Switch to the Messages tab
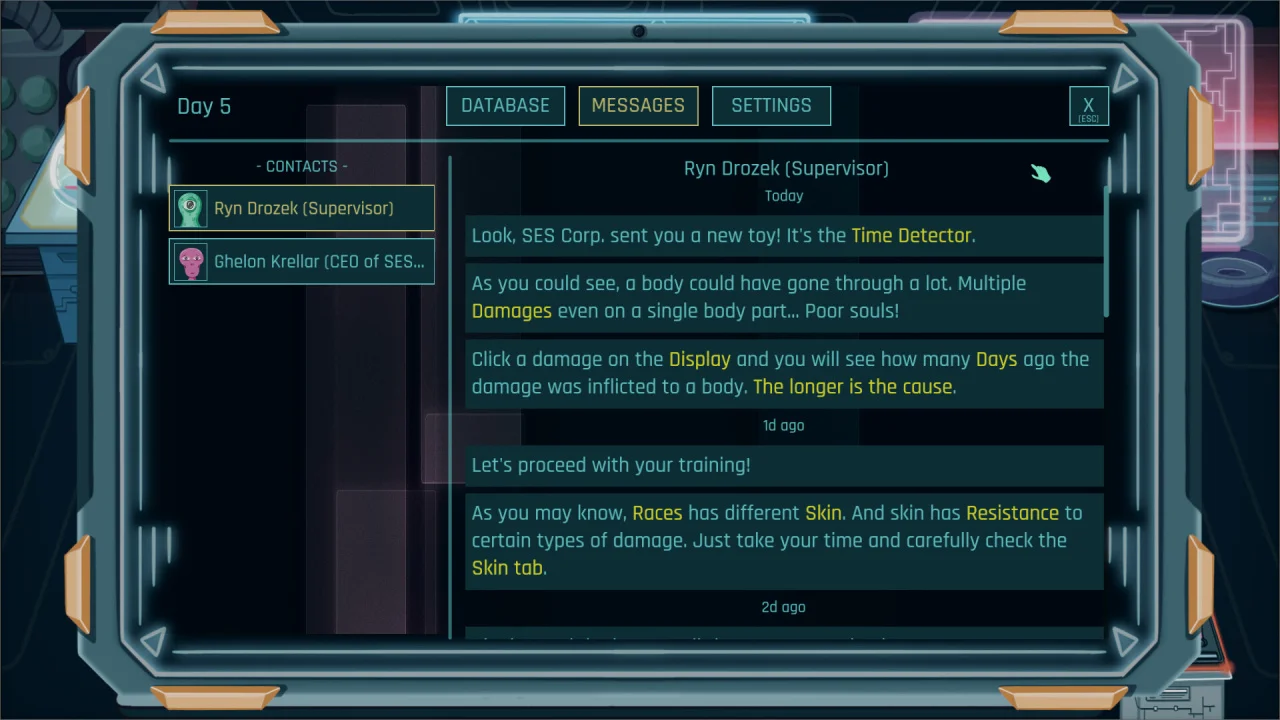The height and width of the screenshot is (720, 1280). [x=638, y=106]
